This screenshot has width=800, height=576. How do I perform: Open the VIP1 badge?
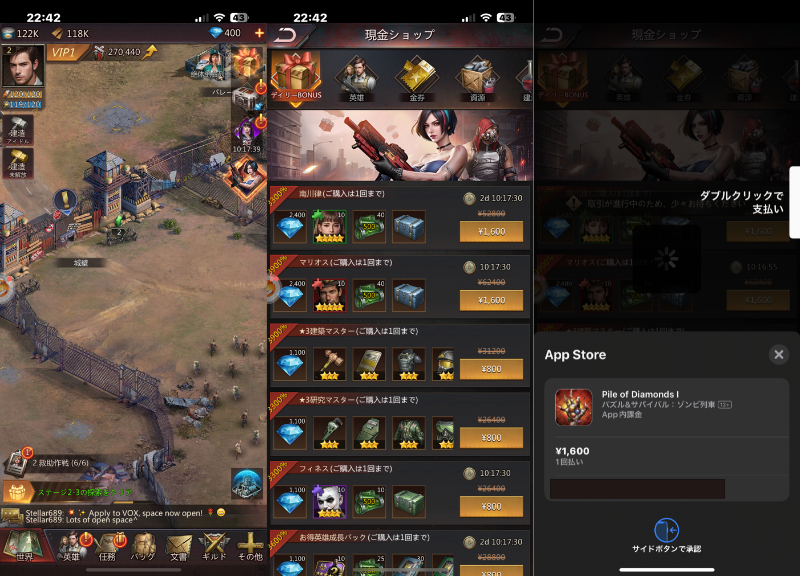[64, 51]
